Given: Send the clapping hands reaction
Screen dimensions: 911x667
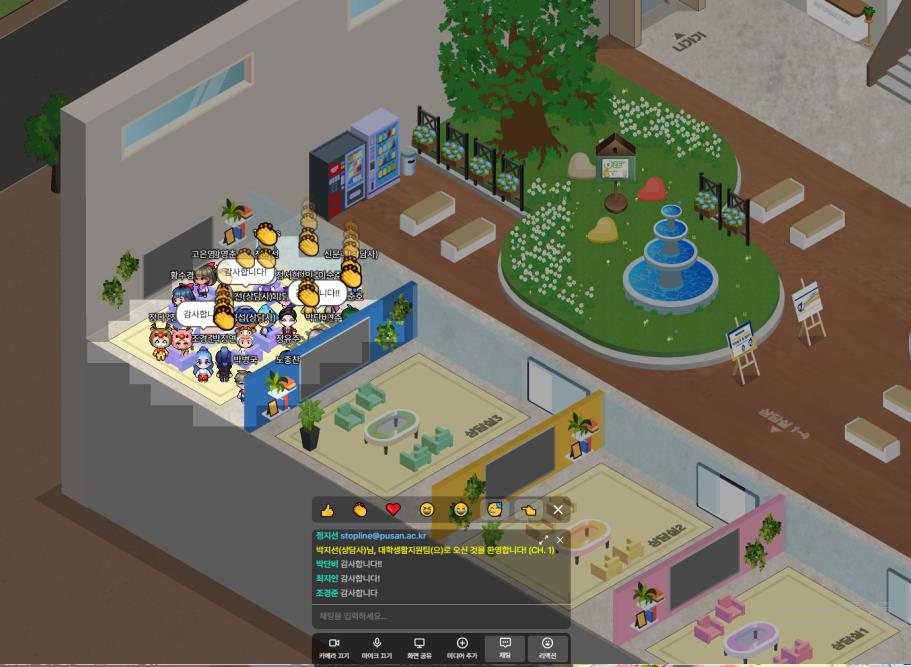Looking at the screenshot, I should [360, 510].
